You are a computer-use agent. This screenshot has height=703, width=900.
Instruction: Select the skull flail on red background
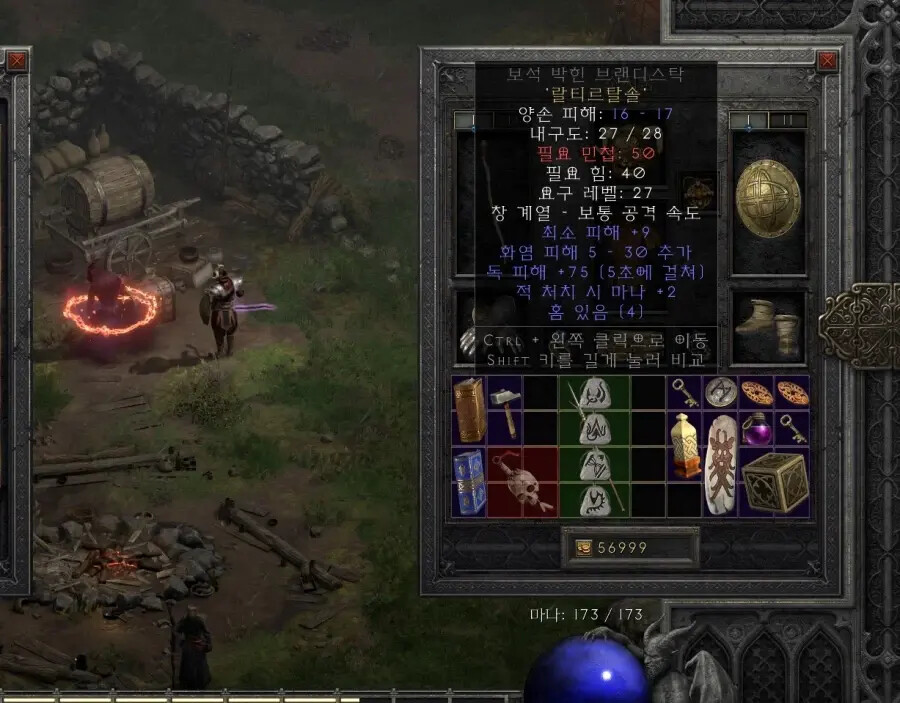[521, 481]
